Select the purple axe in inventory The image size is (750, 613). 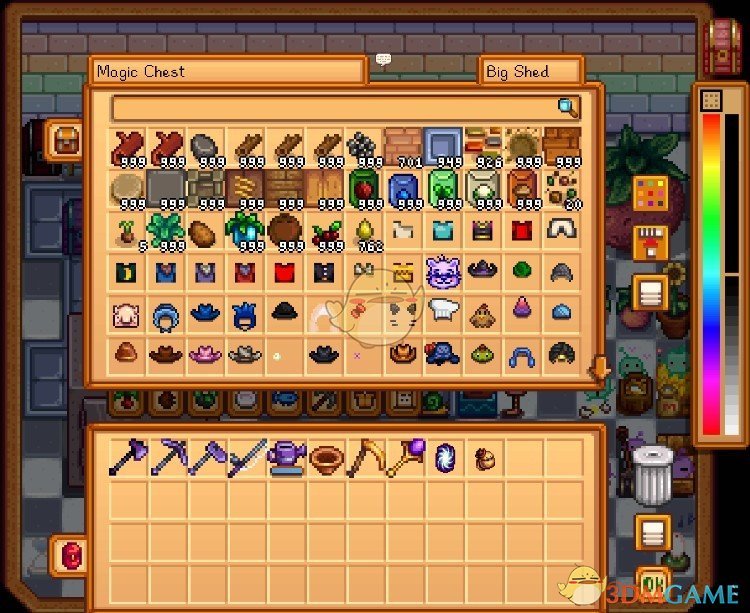pos(124,457)
